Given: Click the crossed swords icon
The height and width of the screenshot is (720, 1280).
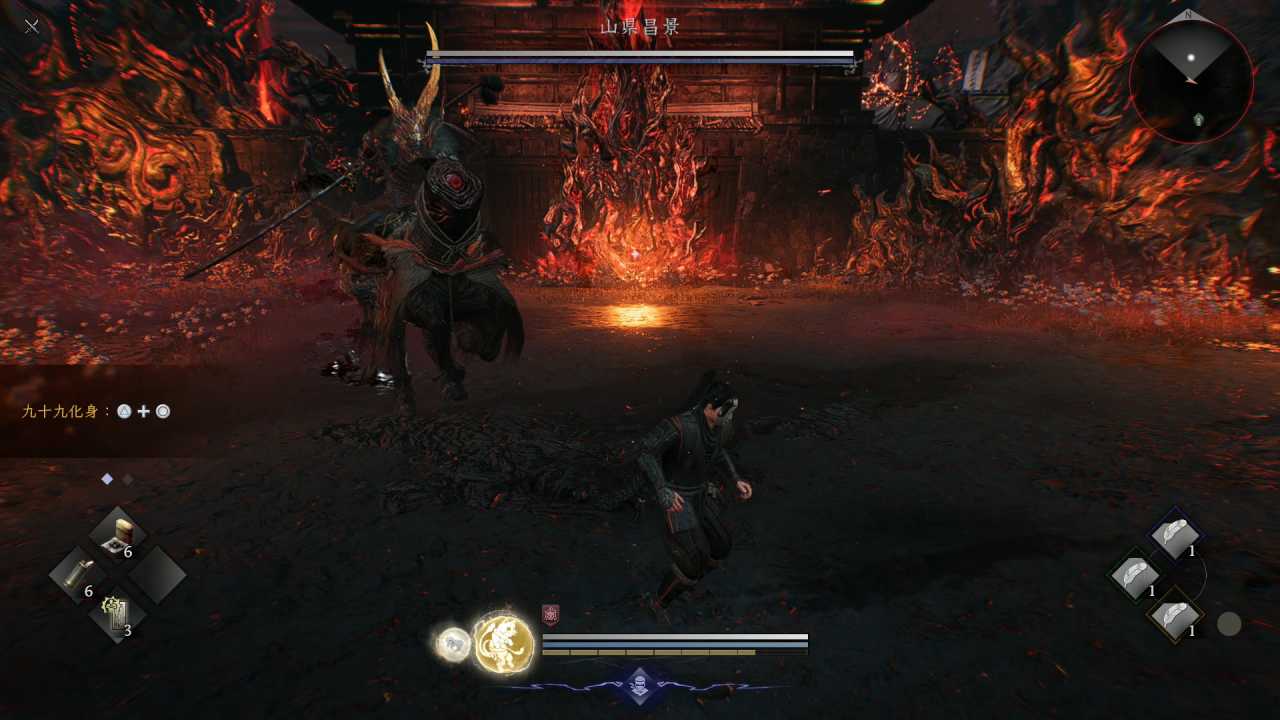Looking at the screenshot, I should click(32, 26).
